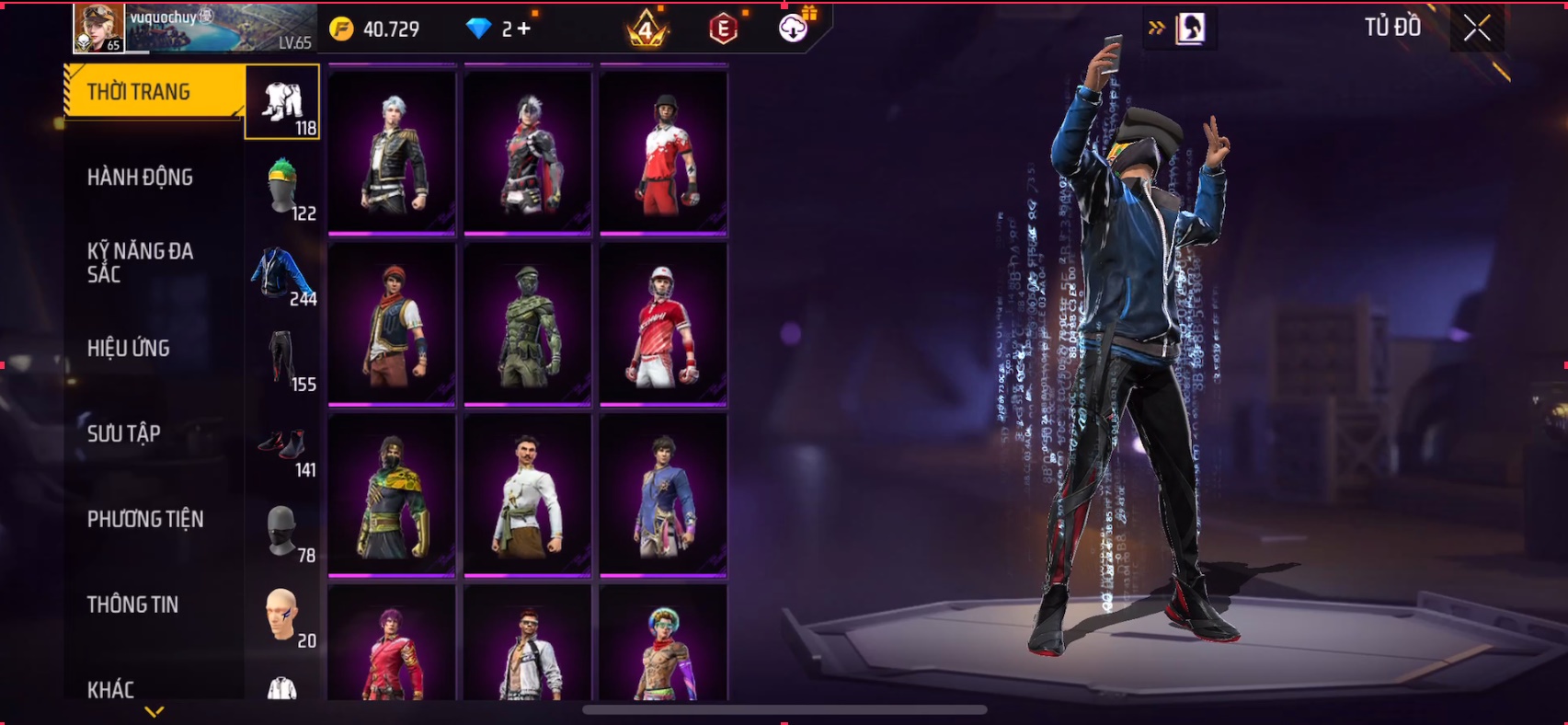Select the Hiệu Ứng tab
The width and height of the screenshot is (1568, 725).
(x=129, y=349)
